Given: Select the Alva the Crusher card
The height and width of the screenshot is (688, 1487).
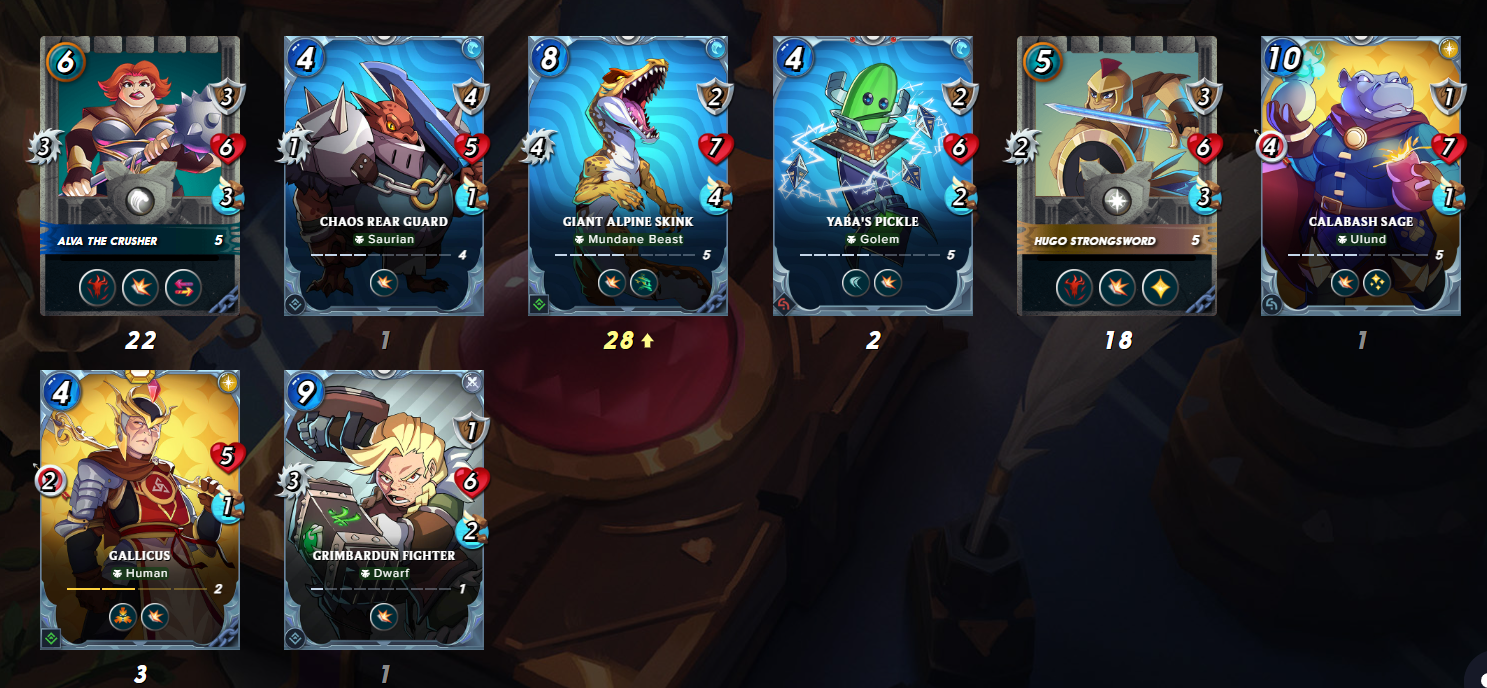Looking at the screenshot, I should pos(140,176).
